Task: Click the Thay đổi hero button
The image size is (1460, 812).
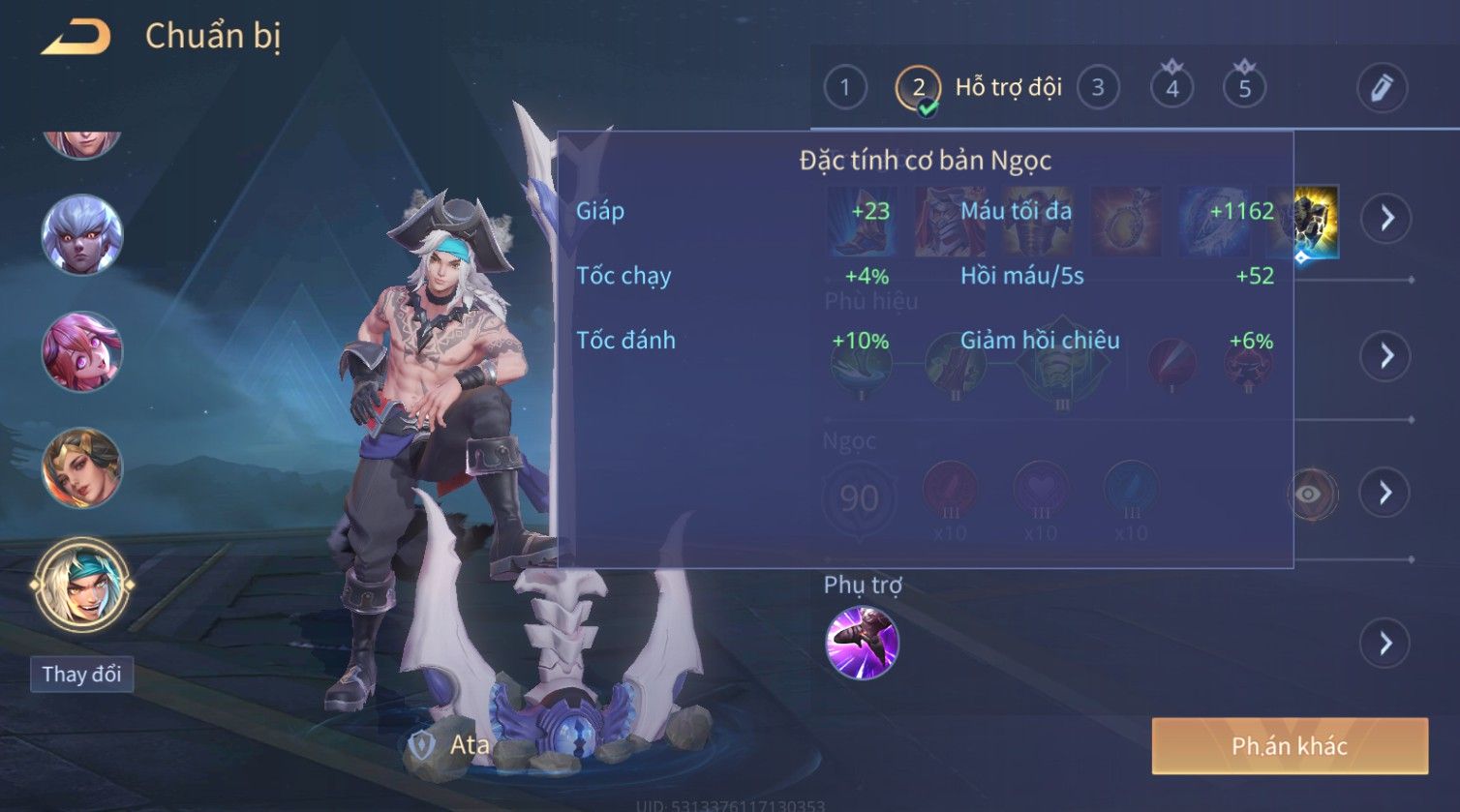Action: pyautogui.click(x=82, y=675)
